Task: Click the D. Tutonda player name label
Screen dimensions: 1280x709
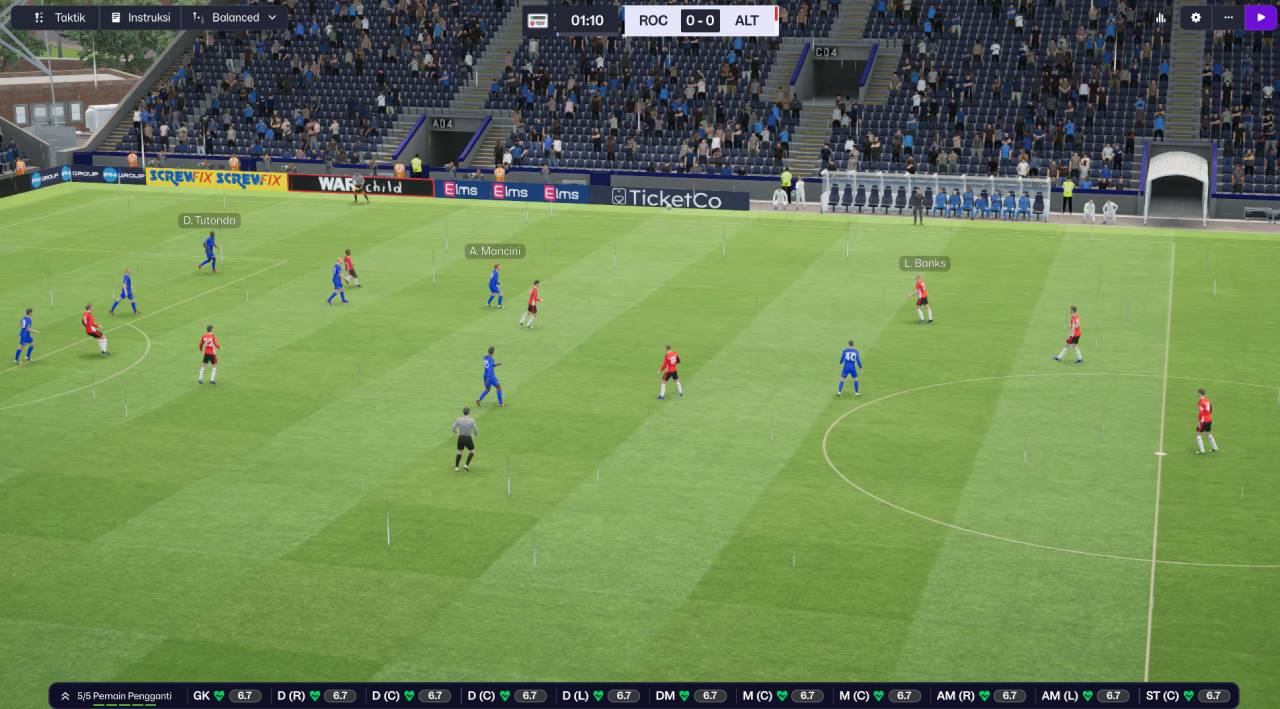Action: (209, 220)
